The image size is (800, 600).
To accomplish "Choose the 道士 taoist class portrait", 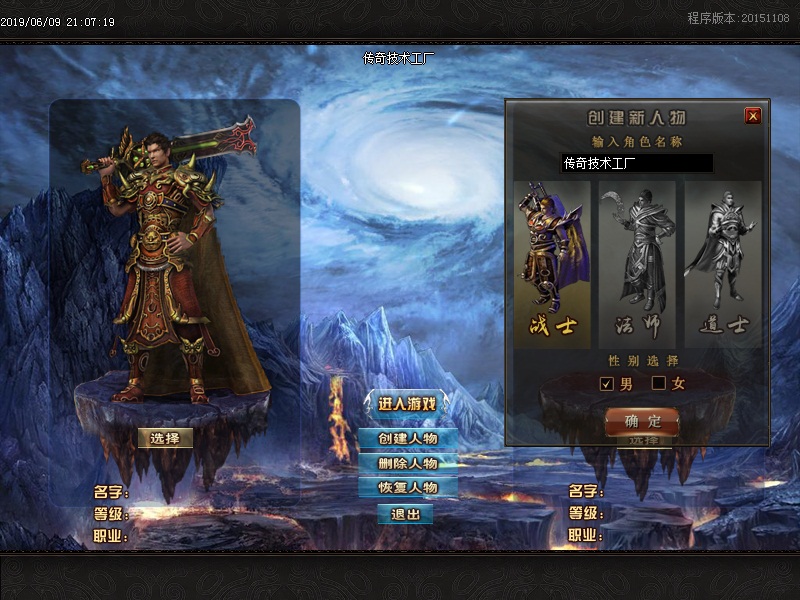I will 723,260.
